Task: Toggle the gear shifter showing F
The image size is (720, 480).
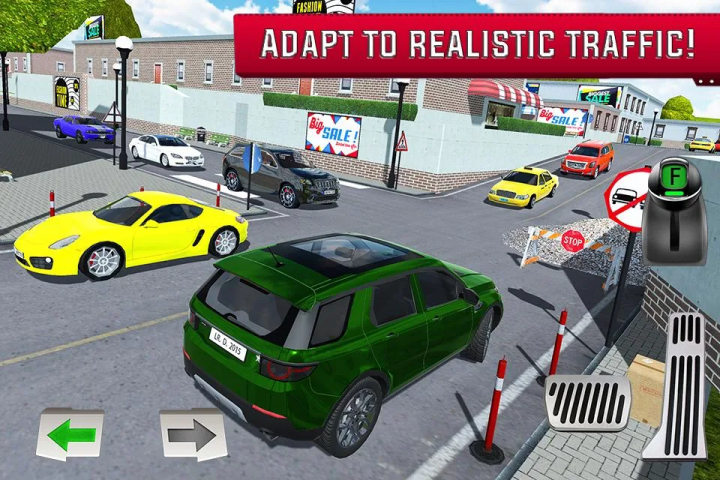Action: pyautogui.click(x=674, y=210)
